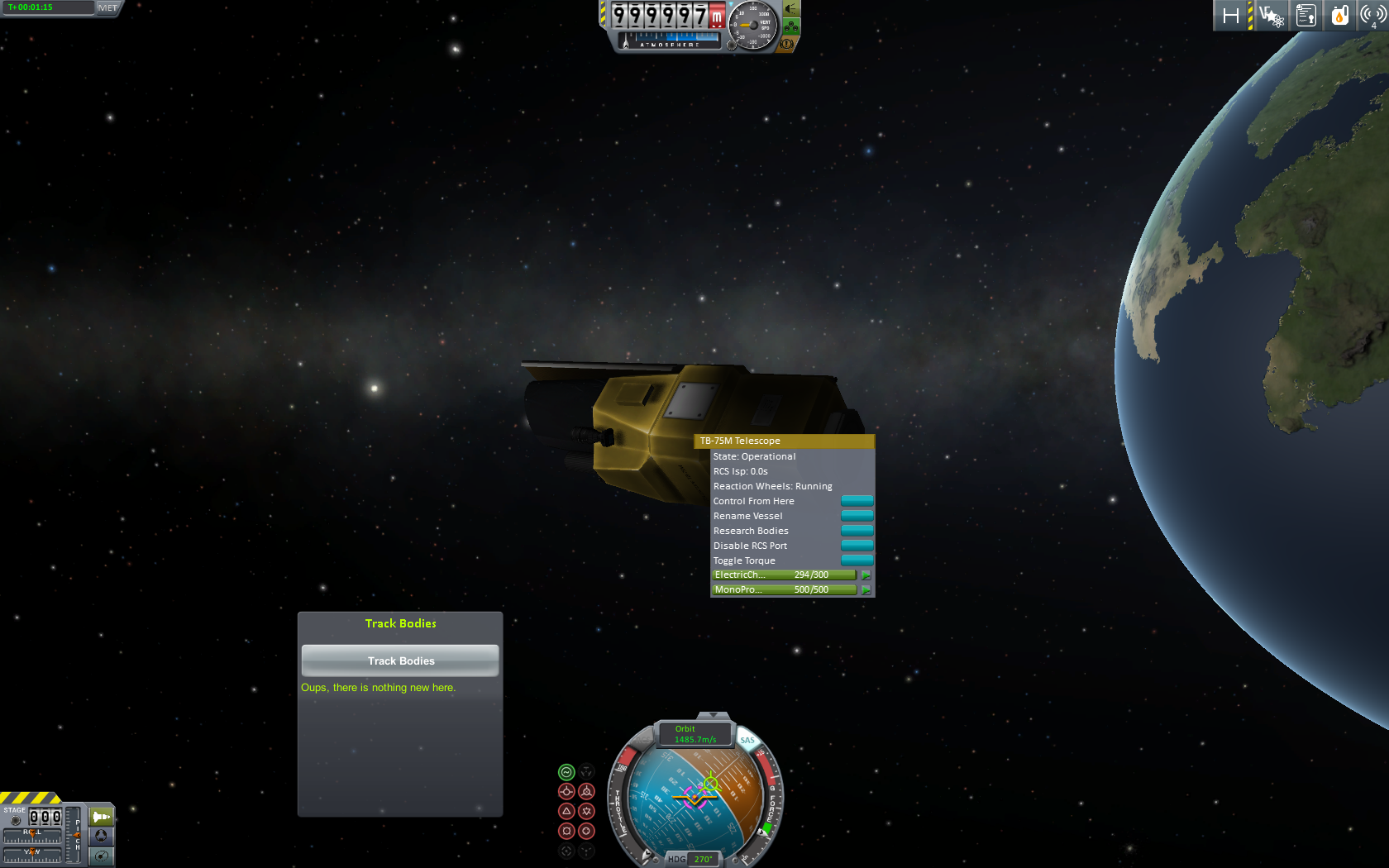Viewport: 1389px width, 868px height.
Task: Toggle ElectricCharge resource flow arrow
Action: [x=866, y=575]
